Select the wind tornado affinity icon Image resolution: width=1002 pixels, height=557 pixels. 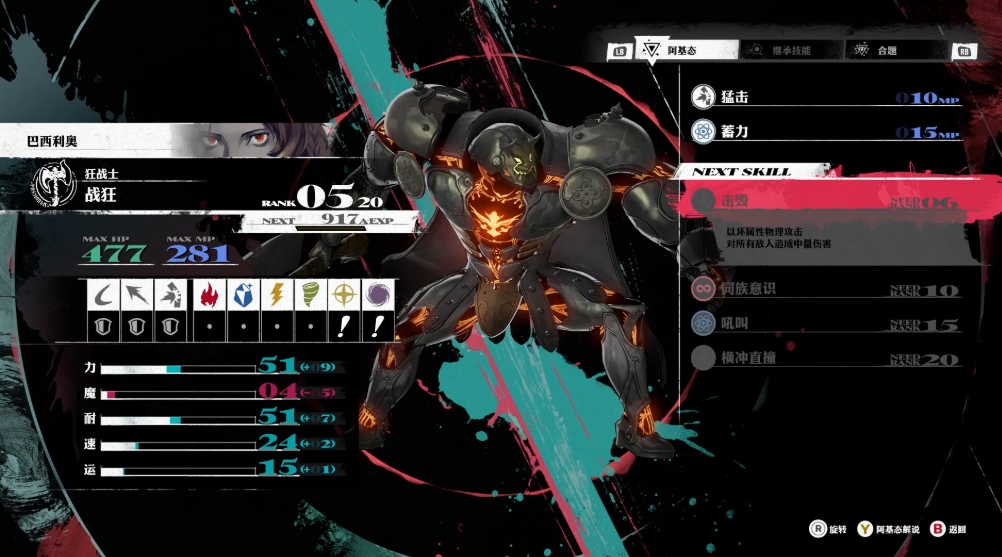coord(310,295)
